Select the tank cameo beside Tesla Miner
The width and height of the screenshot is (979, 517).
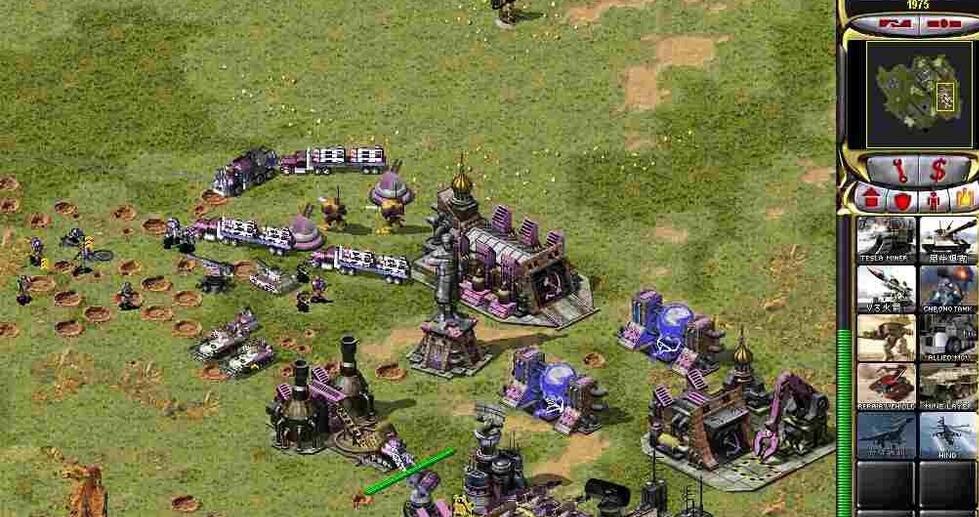(947, 239)
